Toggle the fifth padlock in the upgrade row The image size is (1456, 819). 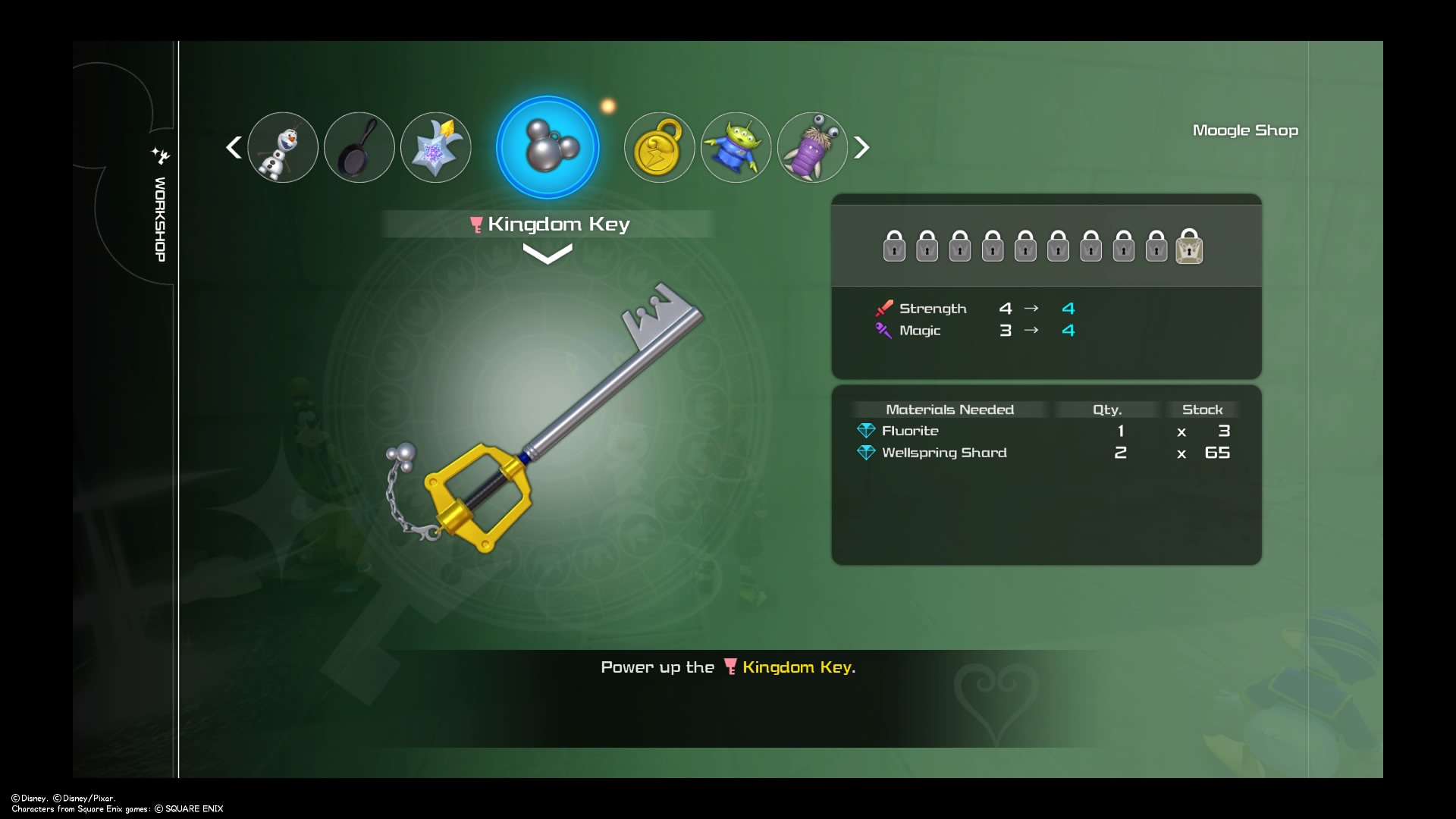1025,246
